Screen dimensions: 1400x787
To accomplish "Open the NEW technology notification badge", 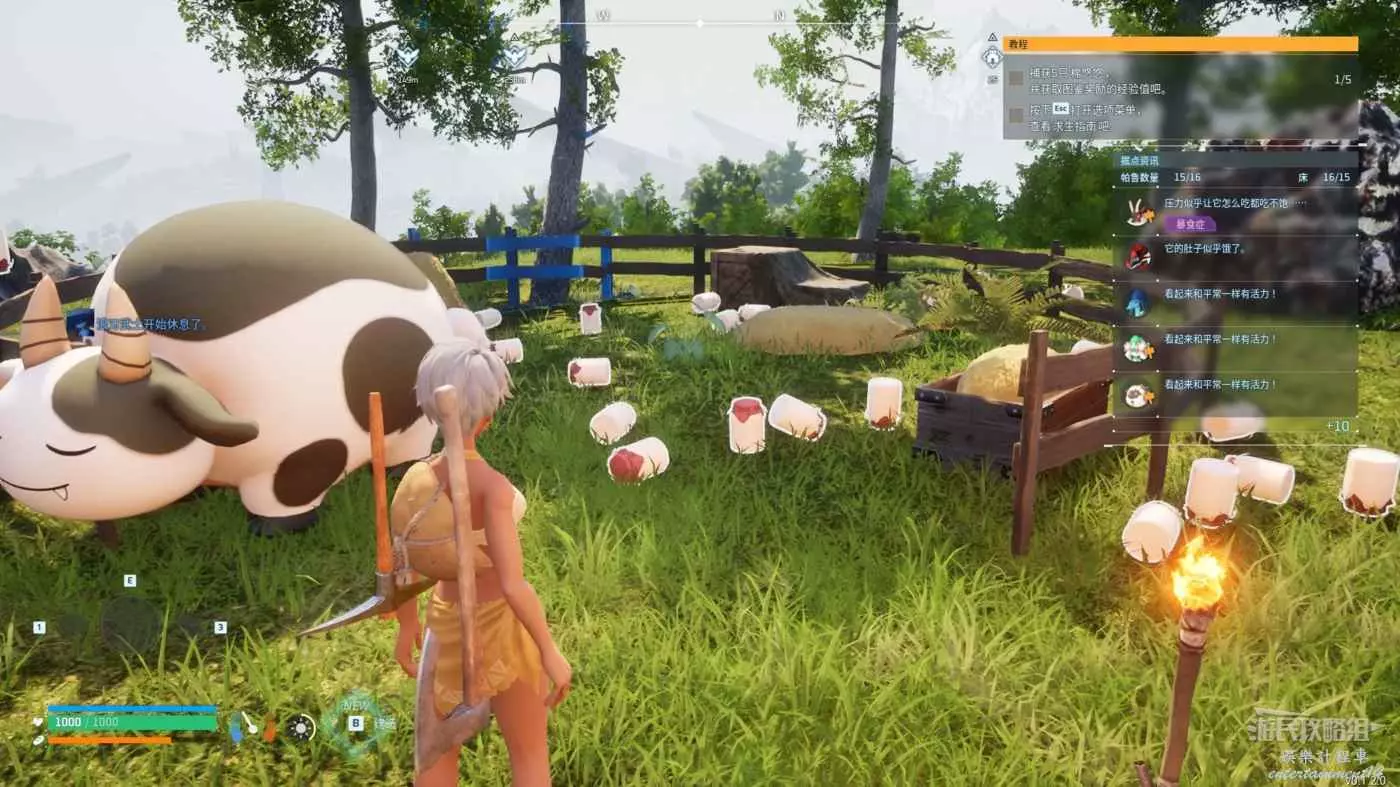I will (x=355, y=720).
